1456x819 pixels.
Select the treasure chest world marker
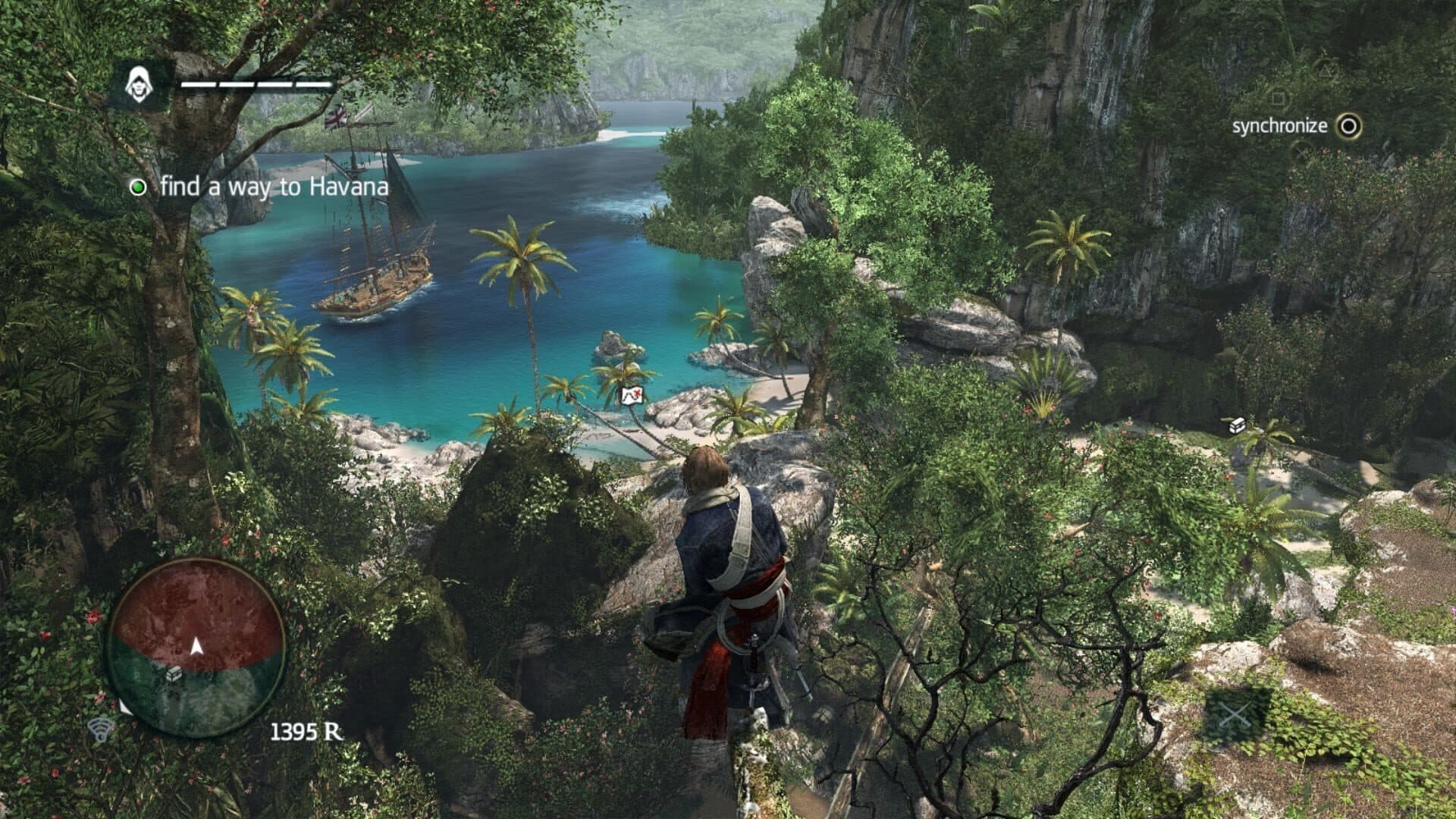coord(1238,425)
